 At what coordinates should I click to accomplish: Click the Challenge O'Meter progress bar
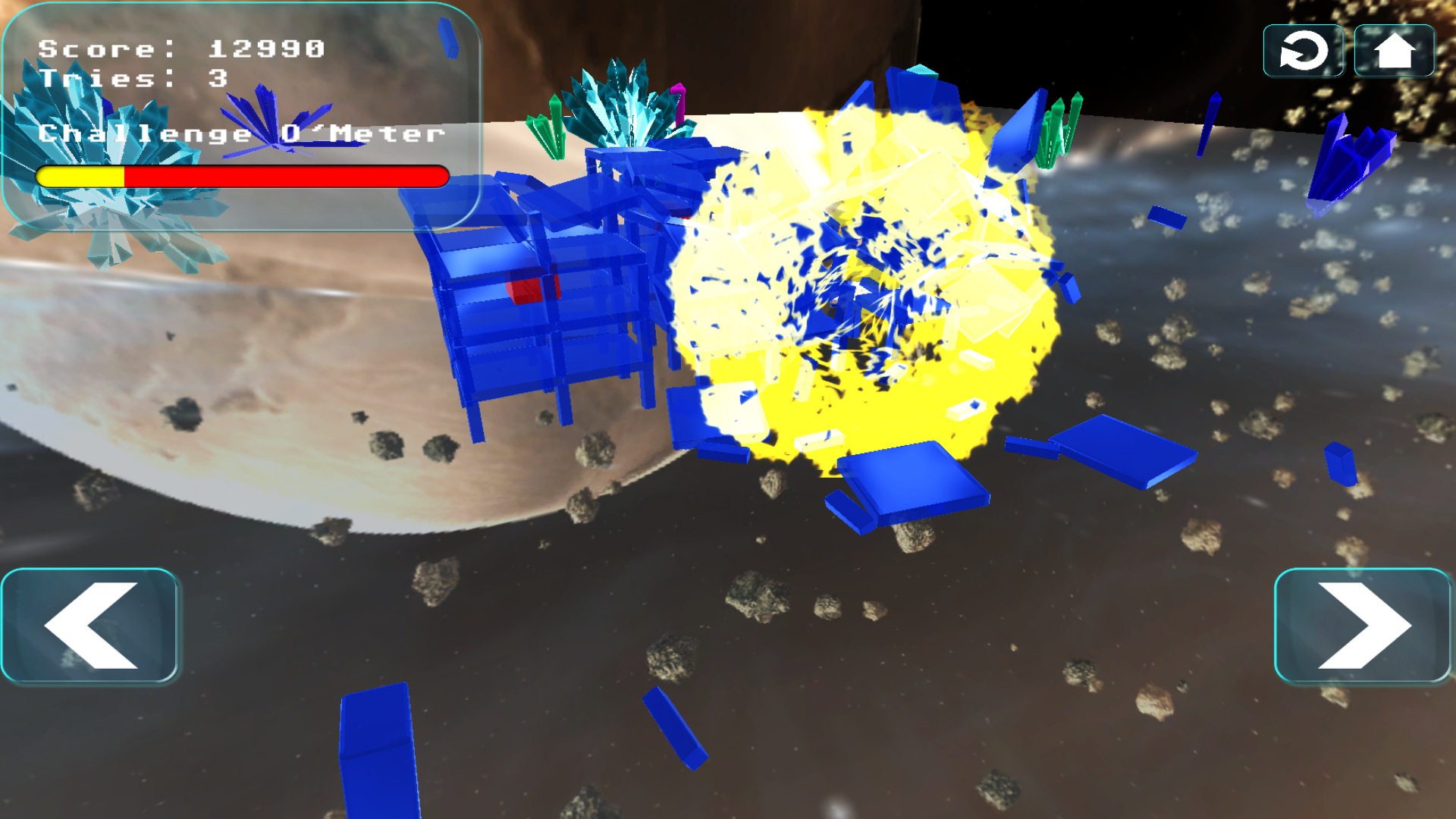[243, 177]
